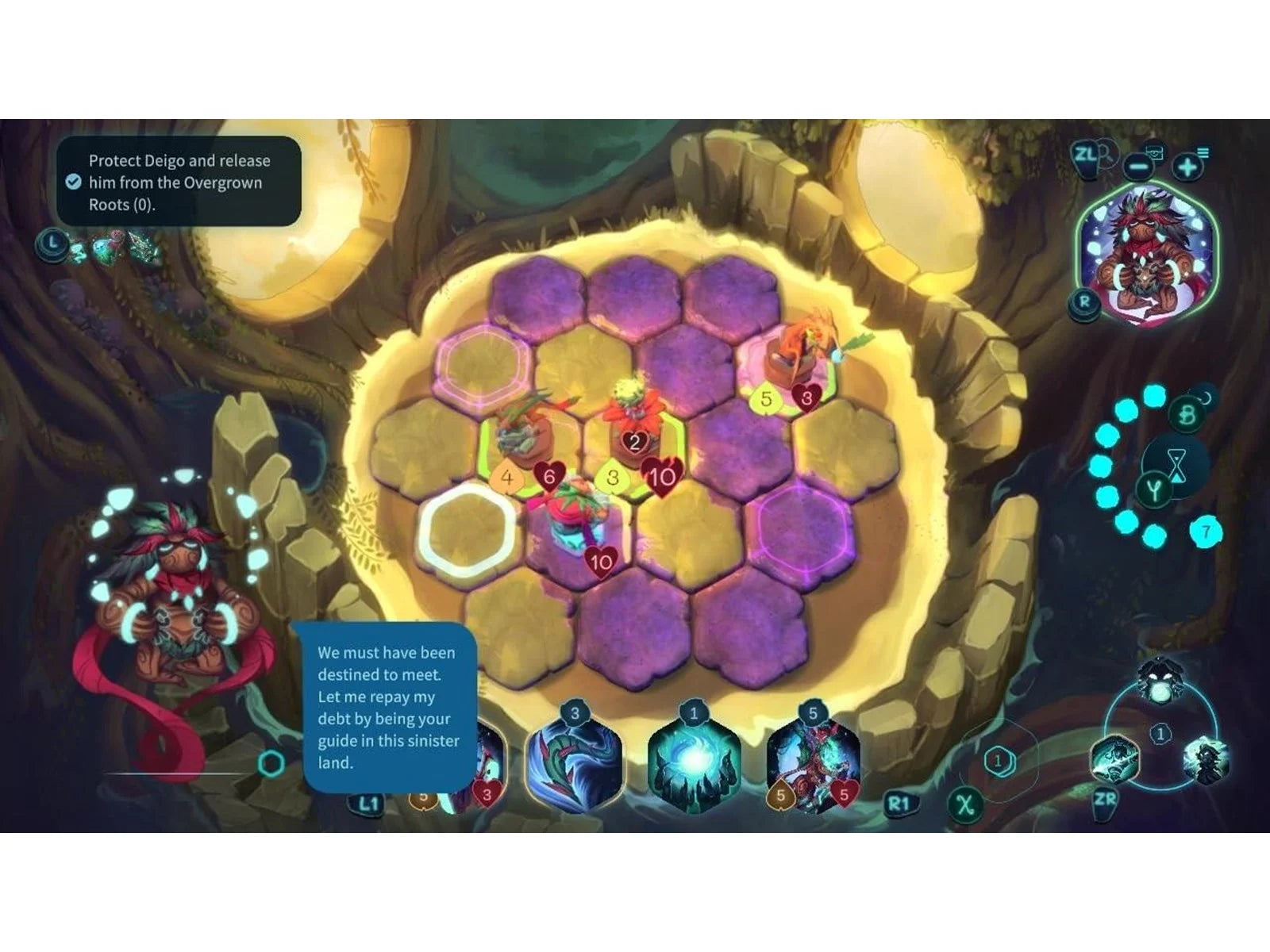
Task: Open the hamburger menu in the top right
Action: coord(1203,152)
